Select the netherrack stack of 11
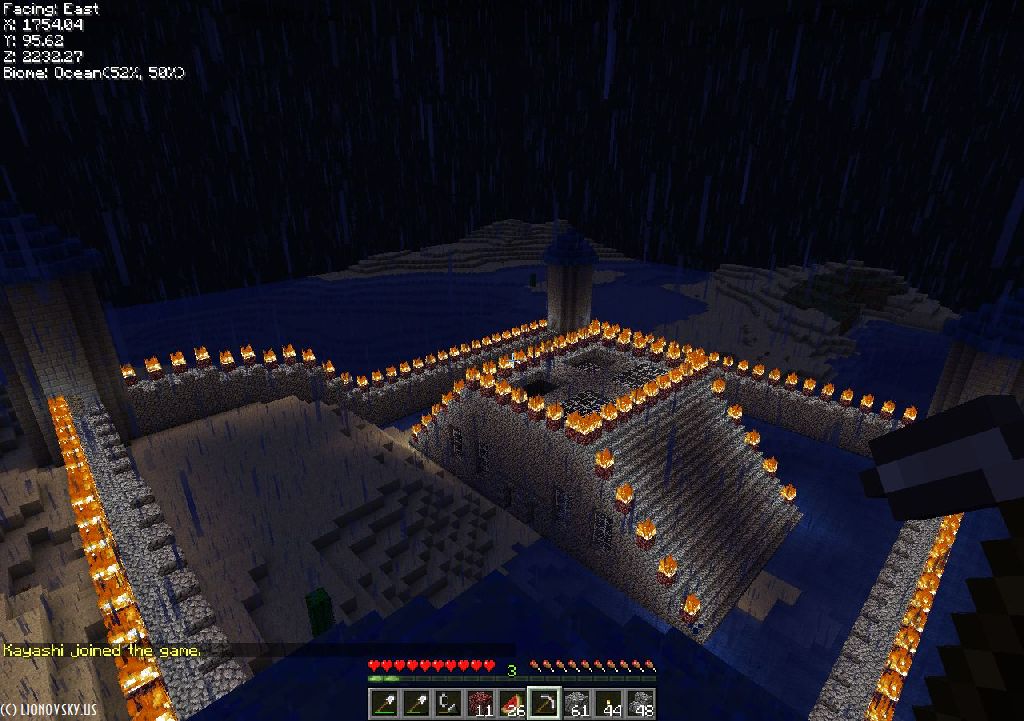This screenshot has width=1024, height=721. tap(481, 703)
